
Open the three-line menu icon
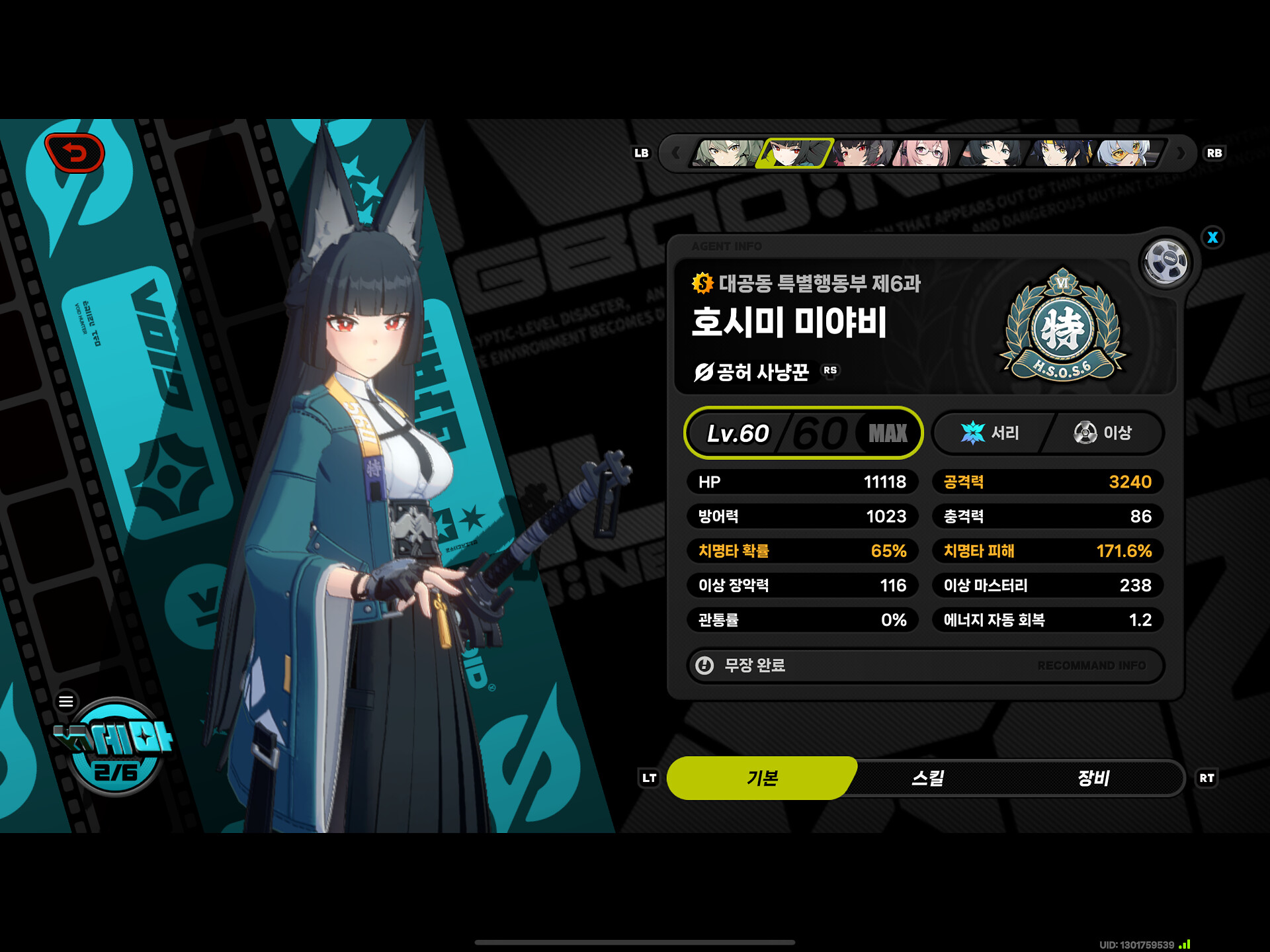(66, 701)
